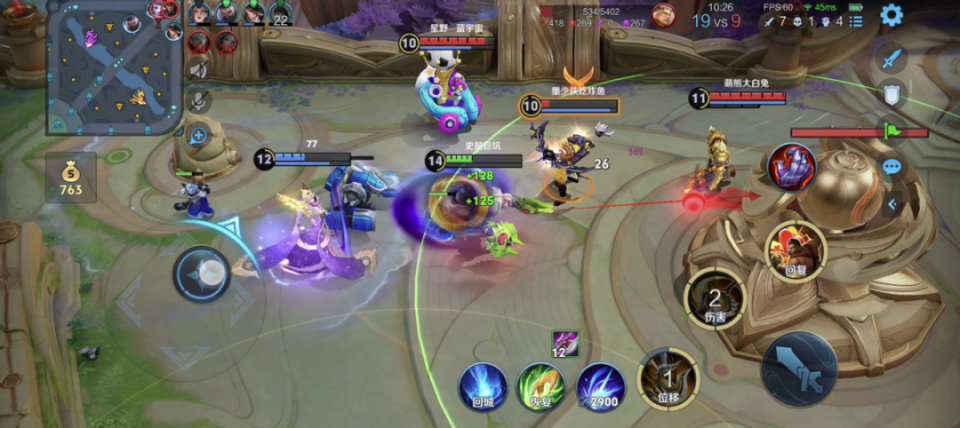Send the shield defend signal
The image size is (960, 428).
[x=891, y=94]
